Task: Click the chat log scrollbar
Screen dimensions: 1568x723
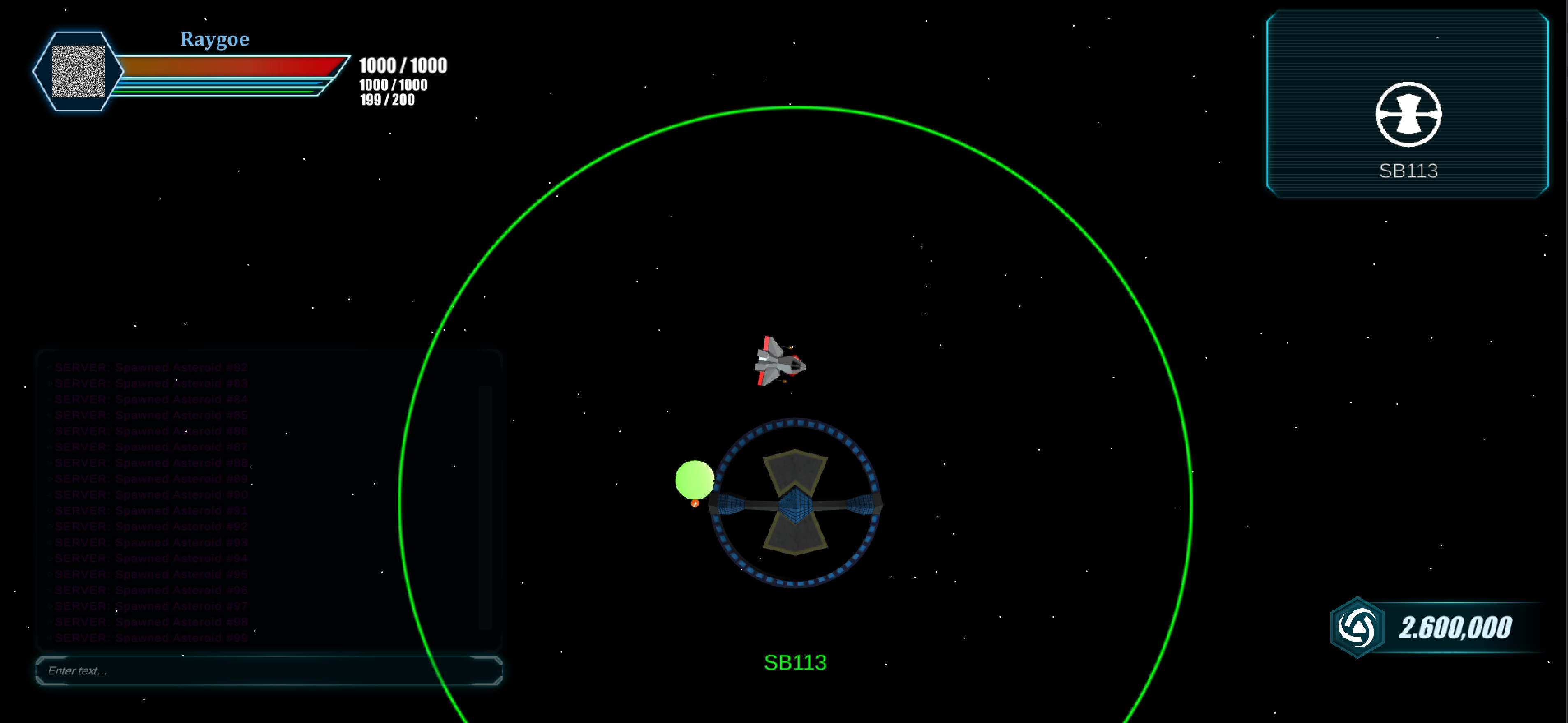Action: (x=485, y=505)
